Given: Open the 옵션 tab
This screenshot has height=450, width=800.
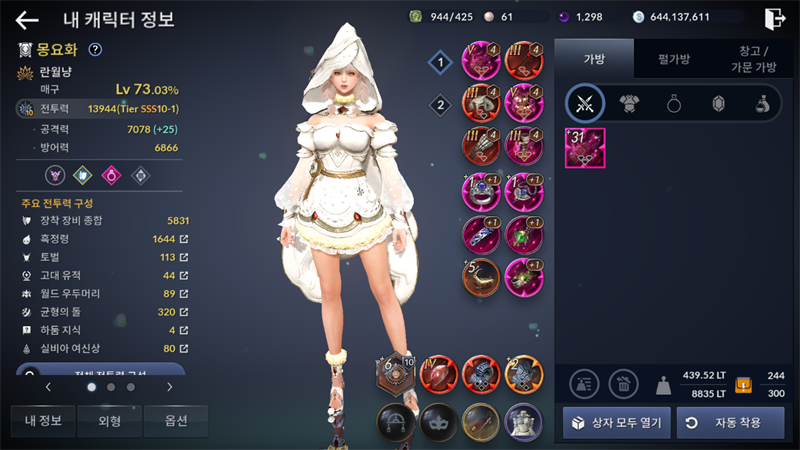Looking at the screenshot, I should coord(176,421).
